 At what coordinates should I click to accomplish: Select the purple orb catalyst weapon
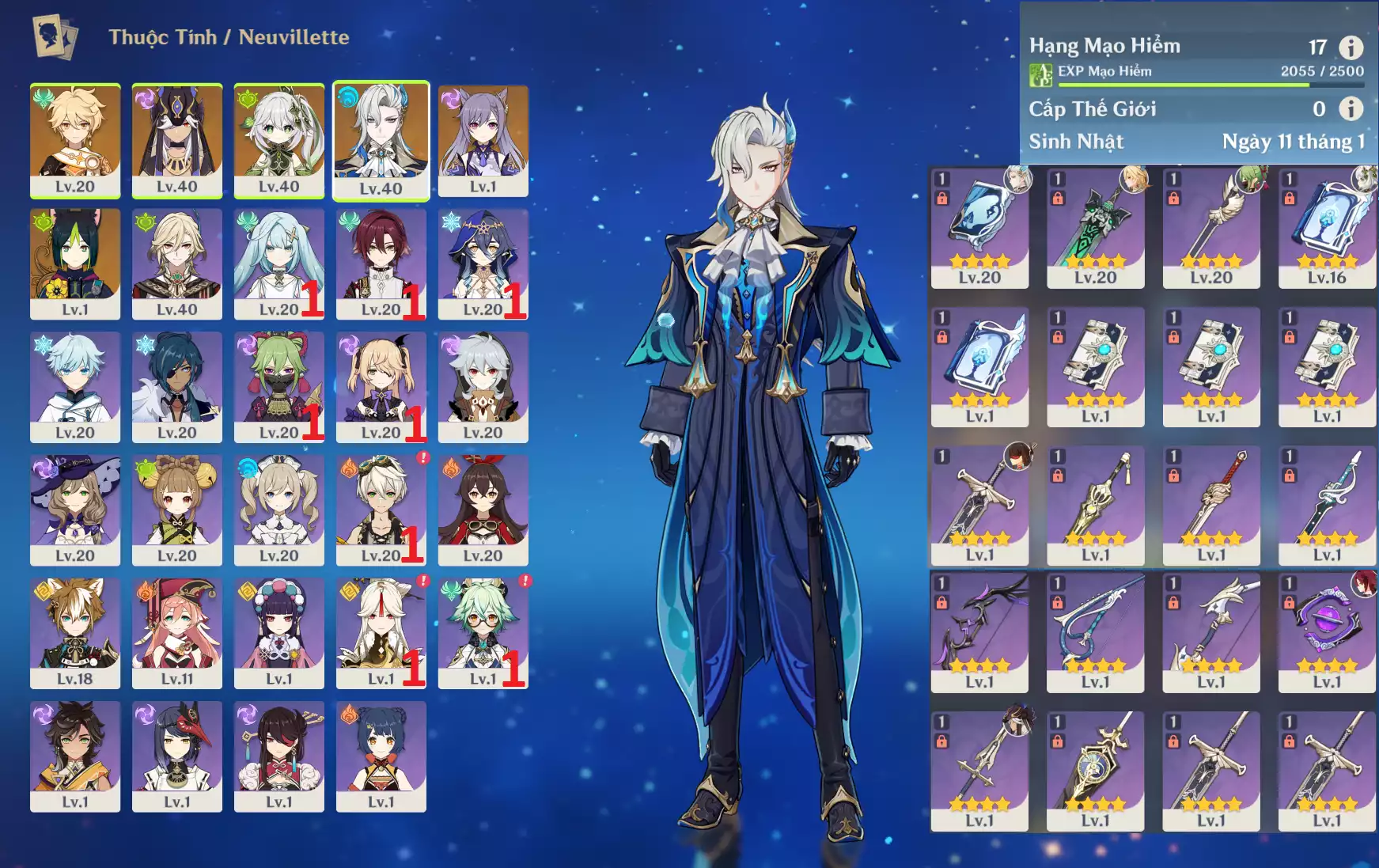point(1327,632)
